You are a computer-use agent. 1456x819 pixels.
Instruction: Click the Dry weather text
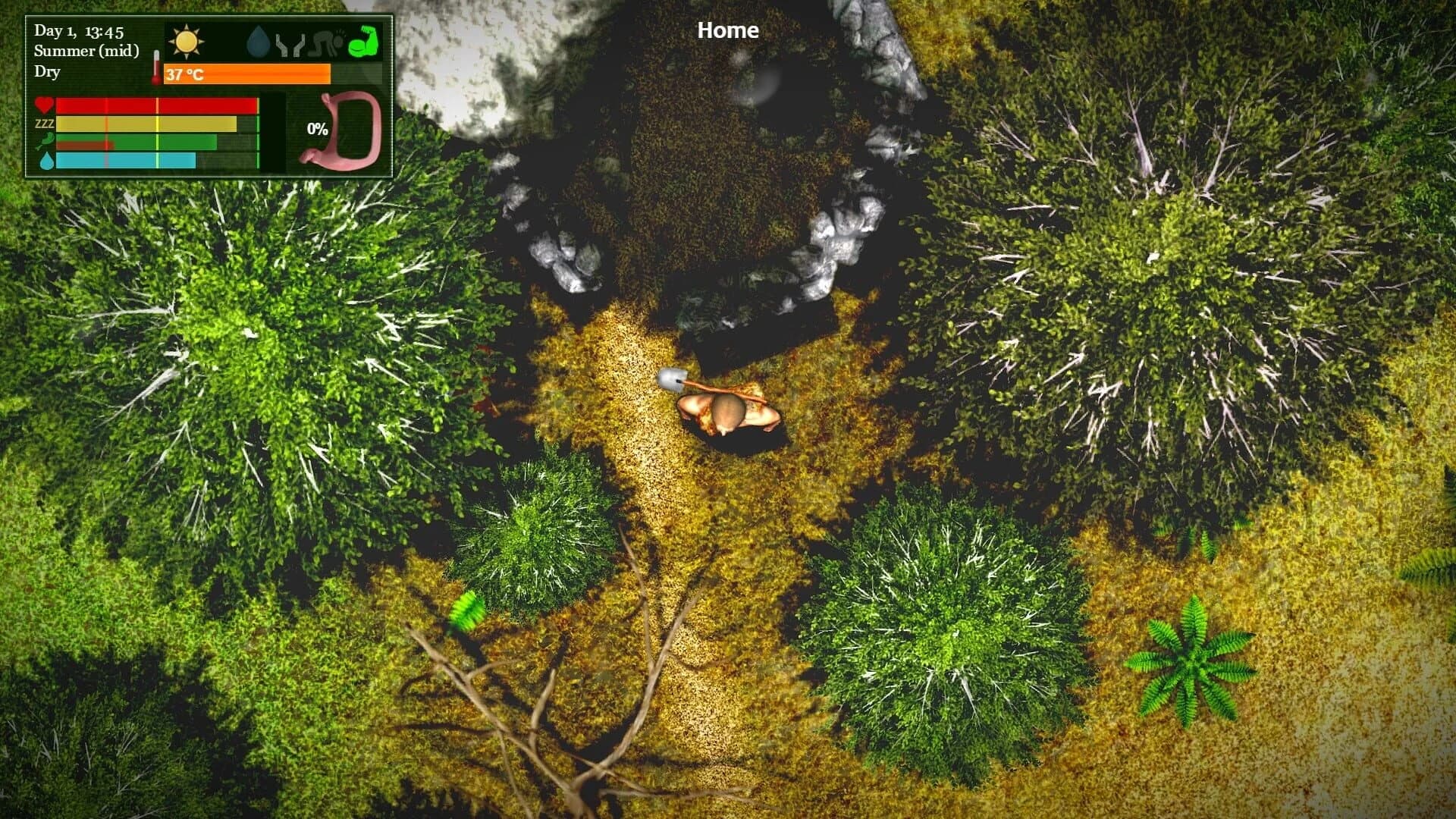point(46,72)
